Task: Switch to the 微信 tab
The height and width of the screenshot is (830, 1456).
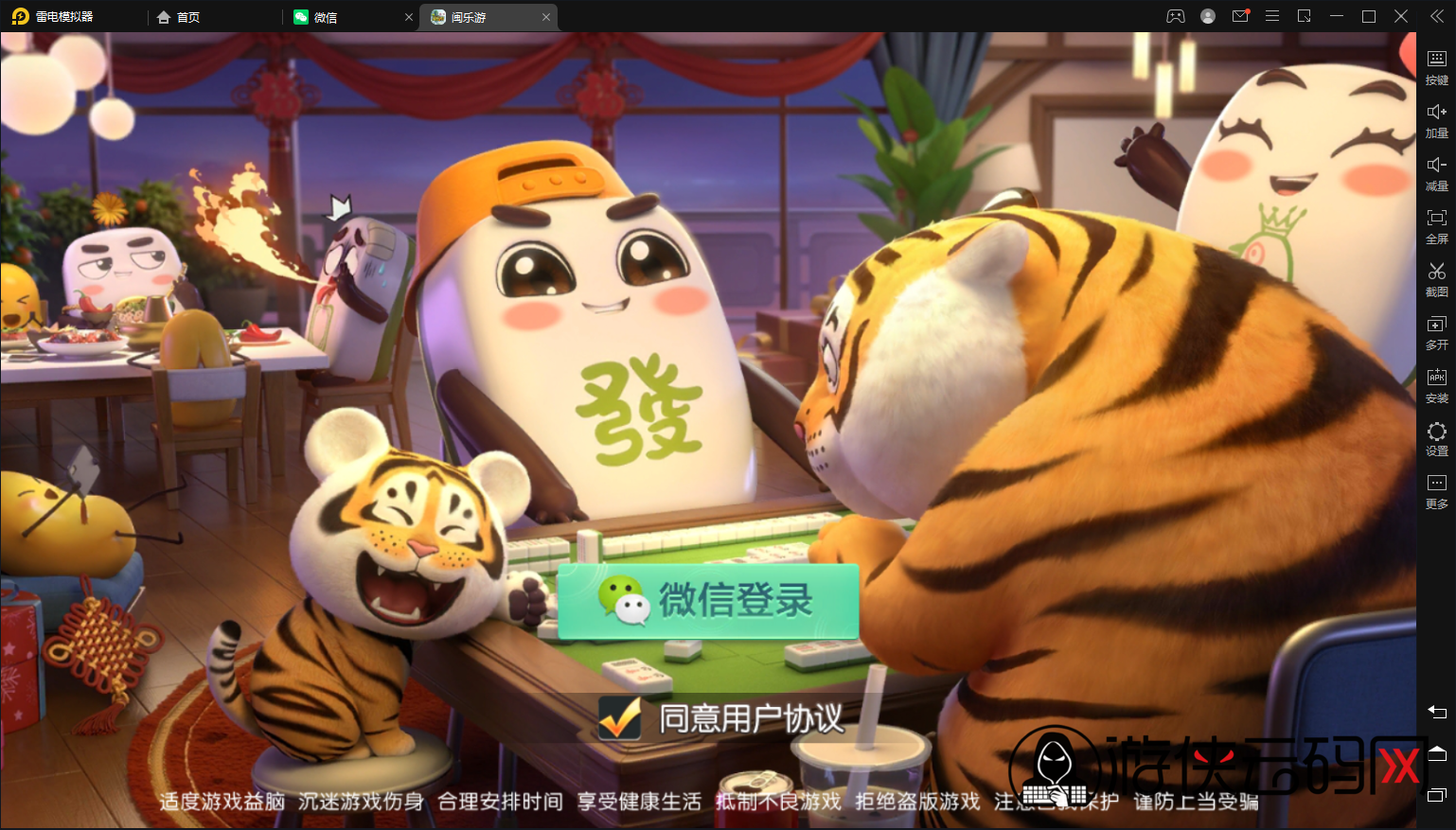Action: click(x=327, y=16)
